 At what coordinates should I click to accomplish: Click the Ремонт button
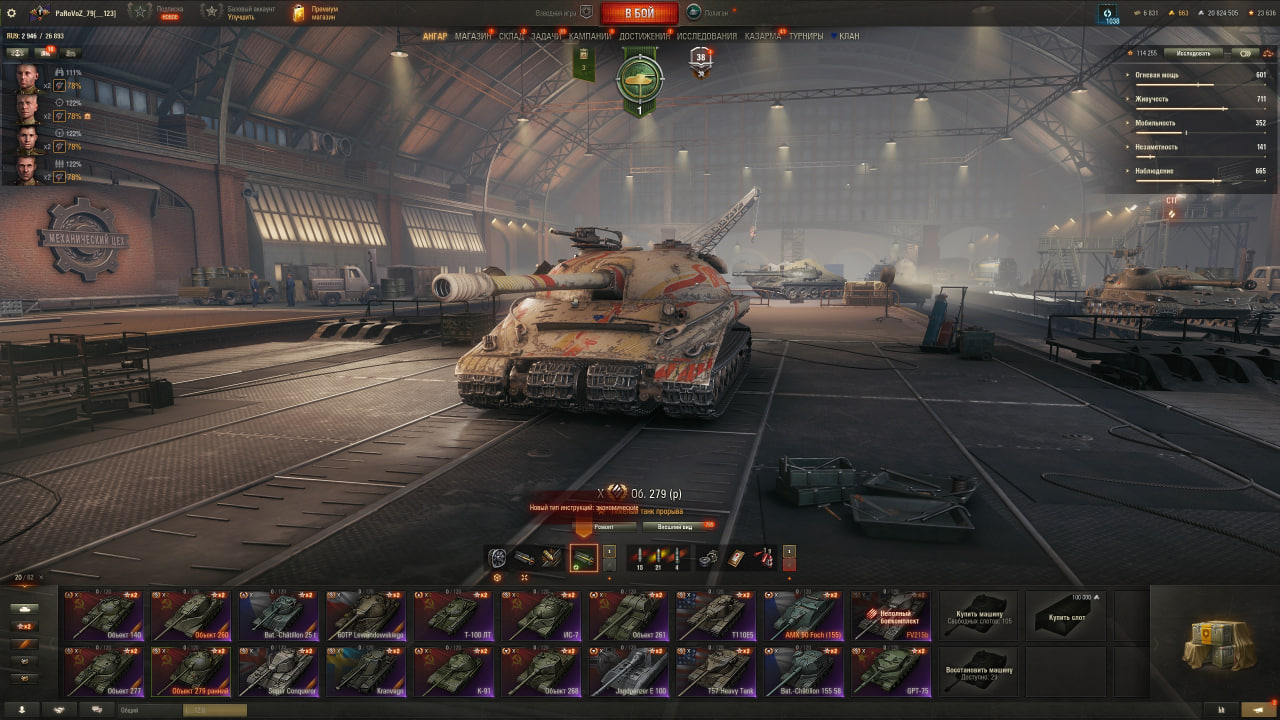605,526
